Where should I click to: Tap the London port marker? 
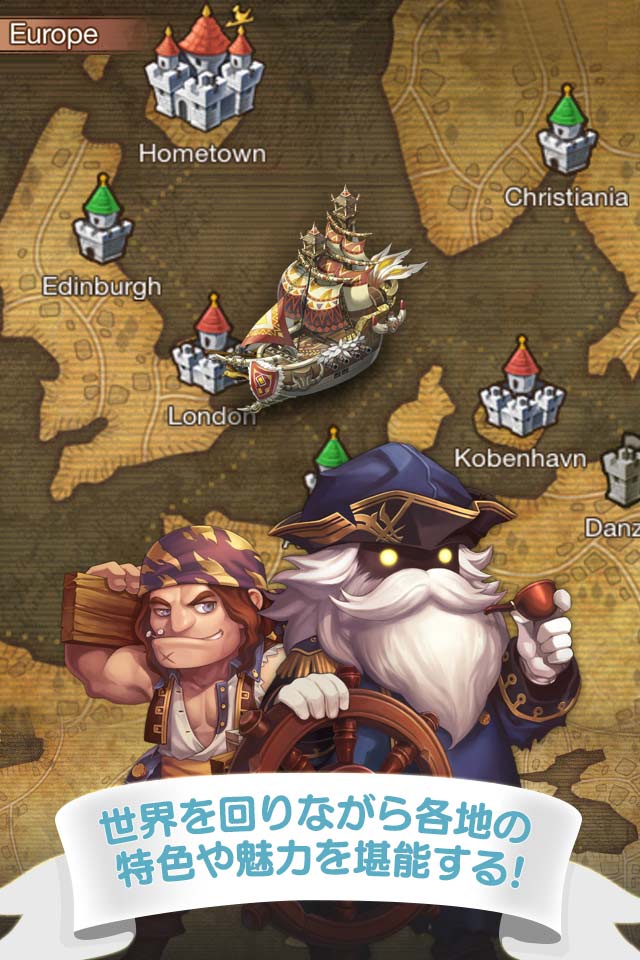[208, 350]
